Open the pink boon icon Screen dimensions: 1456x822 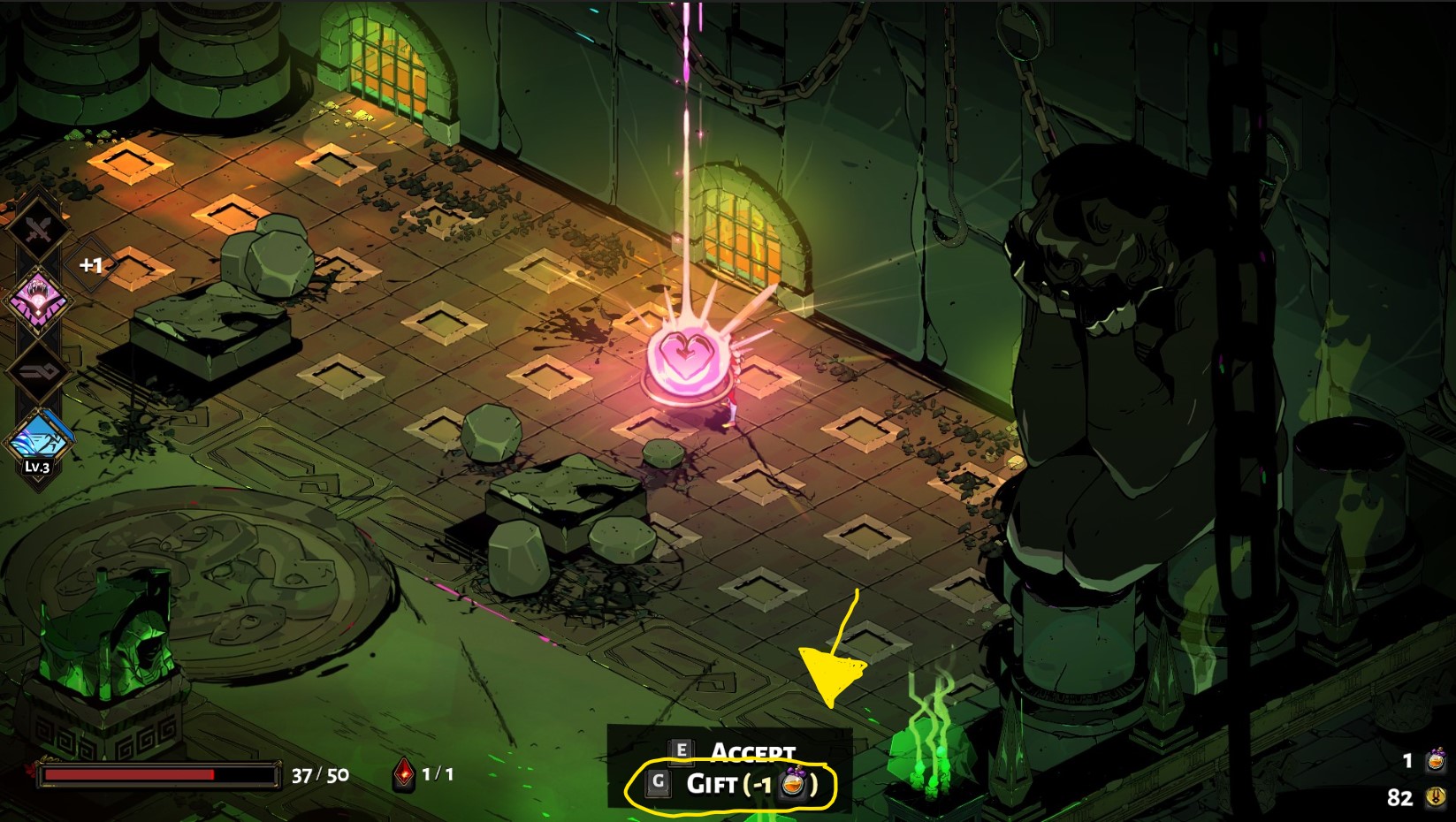(38, 298)
